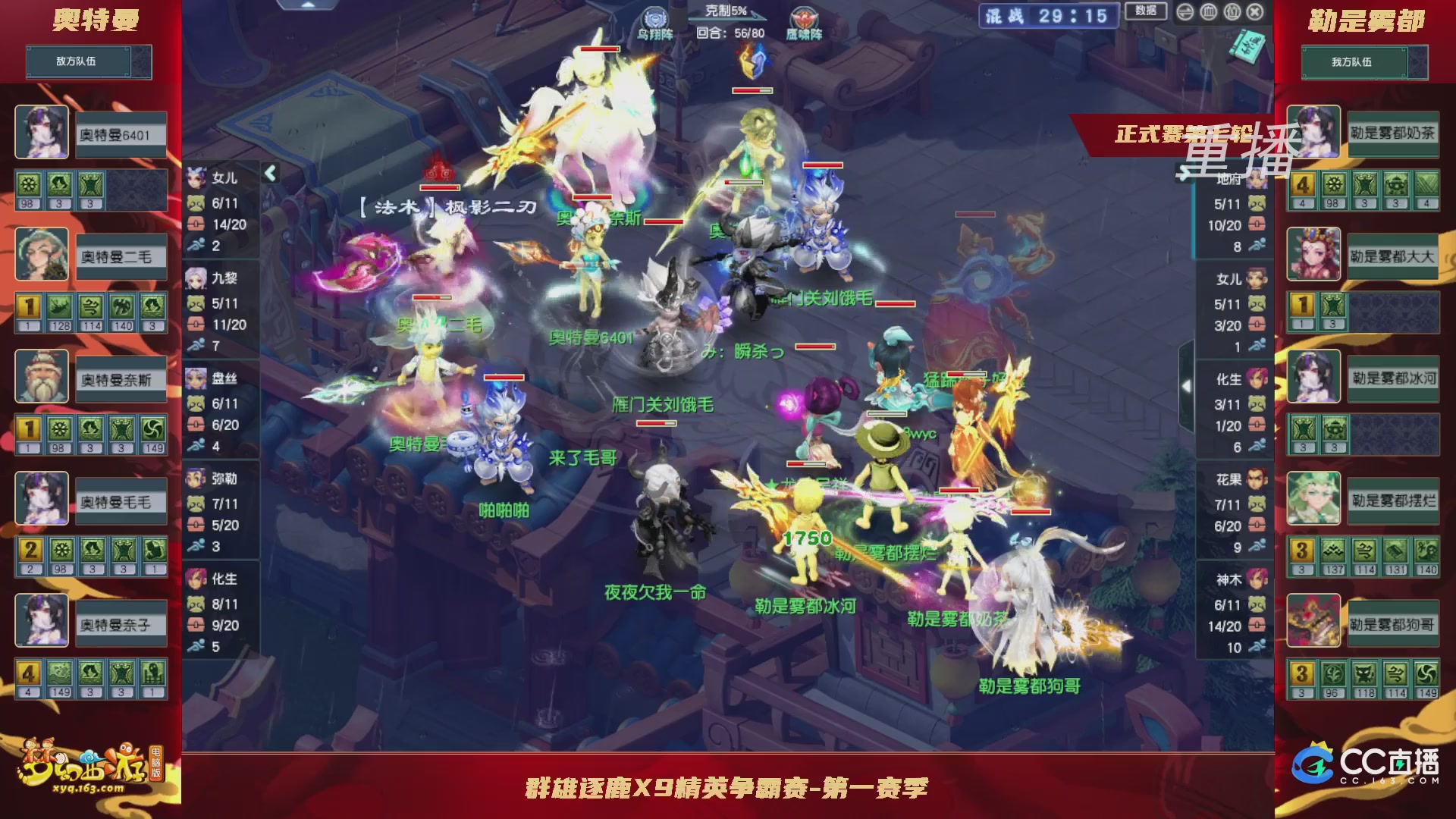Toggle interface display with the circular arrows icon
This screenshot has height=819, width=1456.
click(1185, 12)
